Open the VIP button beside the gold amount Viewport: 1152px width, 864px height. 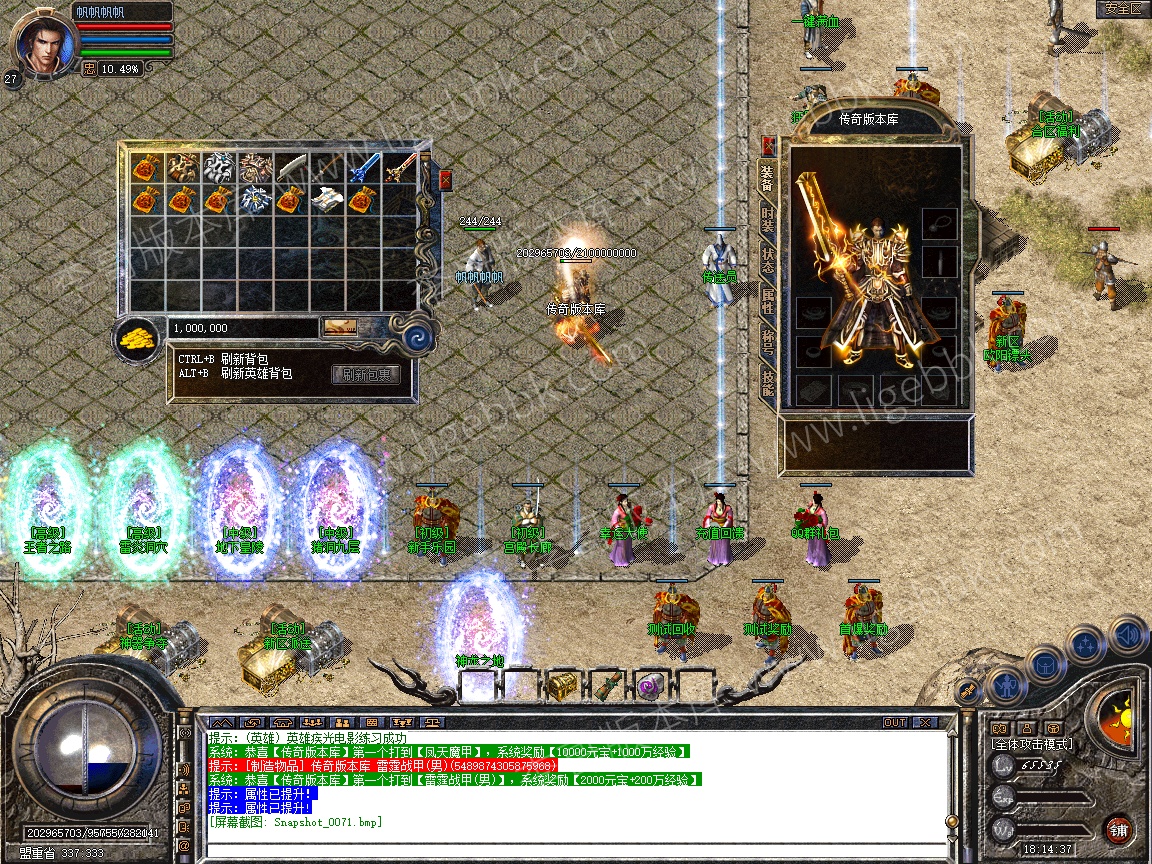[x=339, y=327]
